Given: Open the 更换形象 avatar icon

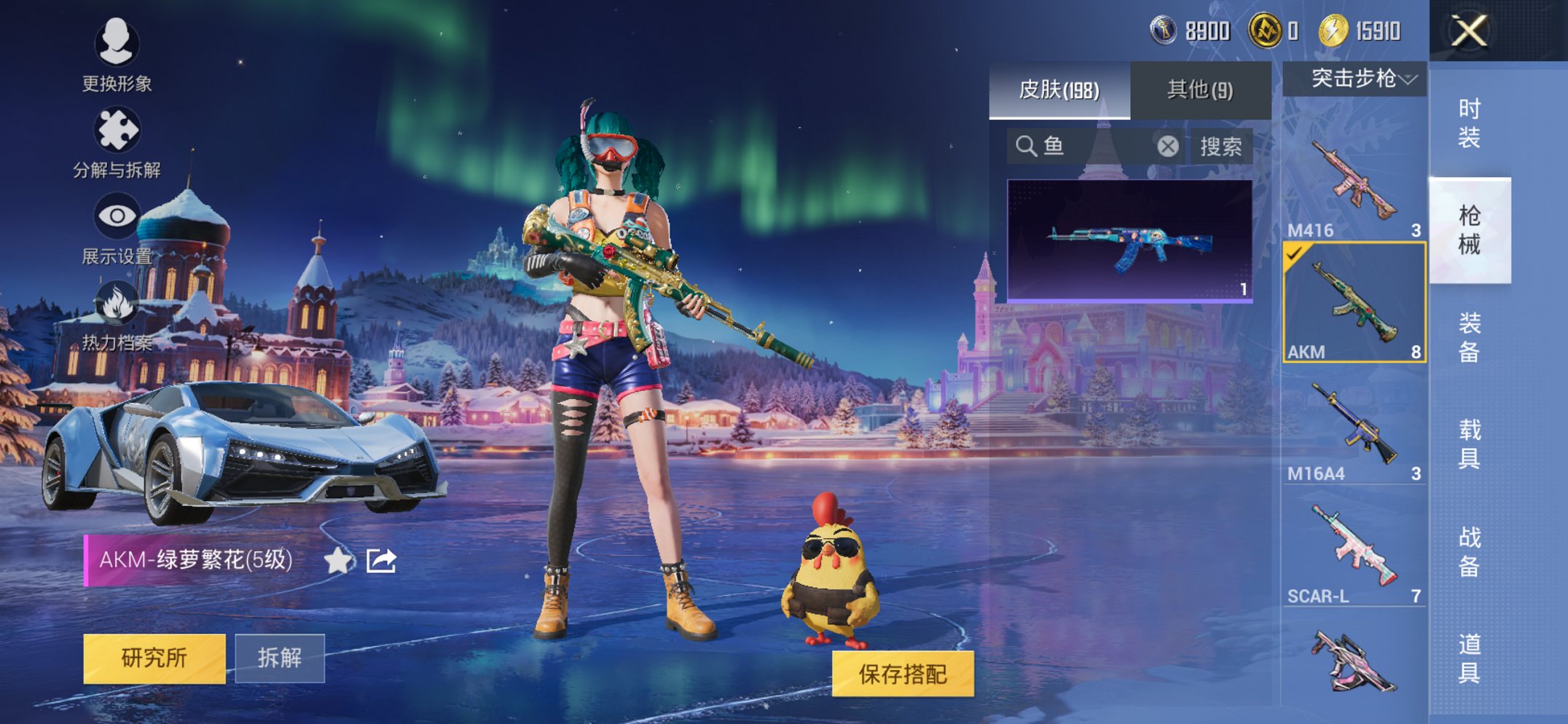Looking at the screenshot, I should [x=119, y=44].
